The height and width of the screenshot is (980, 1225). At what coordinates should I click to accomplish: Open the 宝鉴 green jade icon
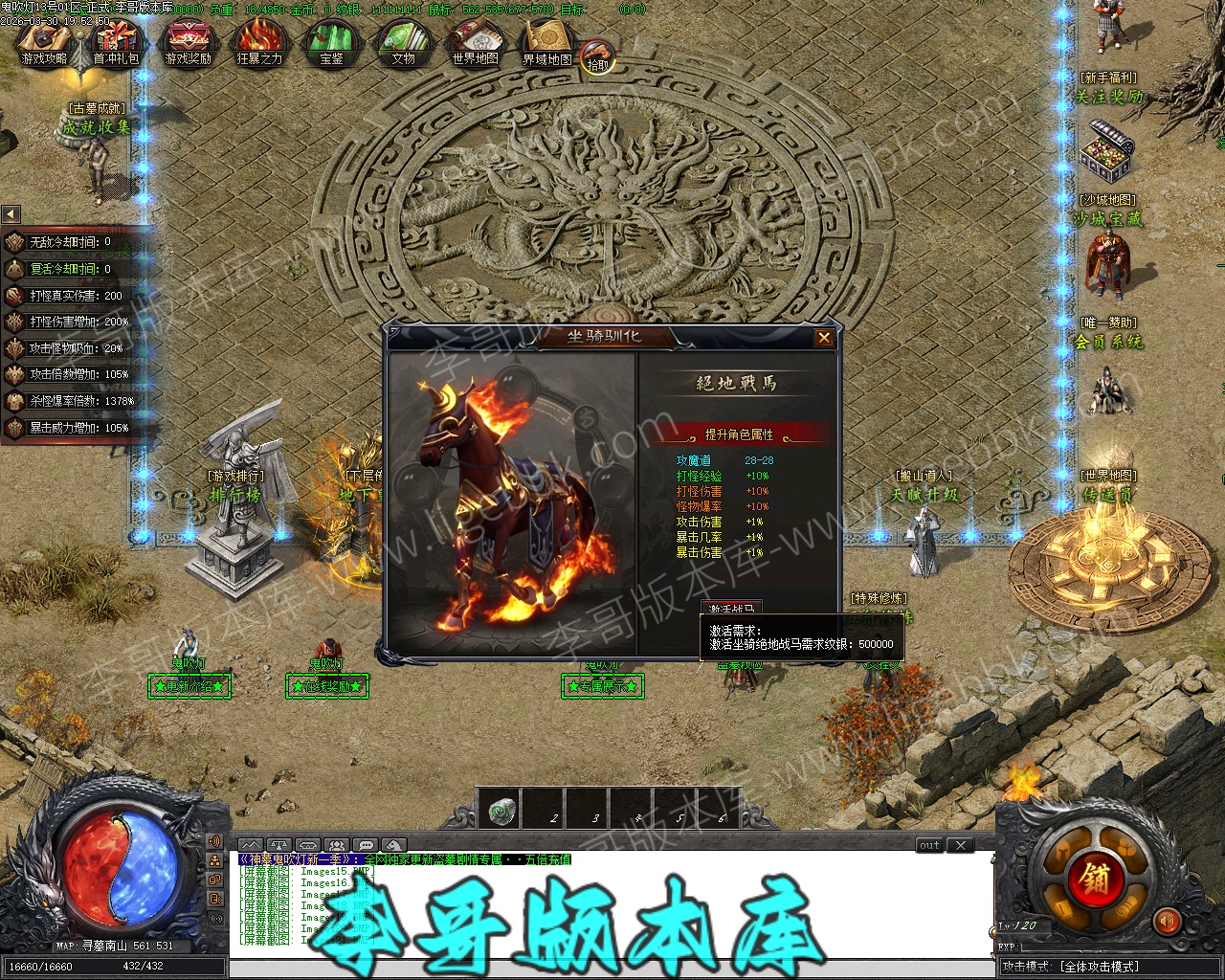pos(331,44)
